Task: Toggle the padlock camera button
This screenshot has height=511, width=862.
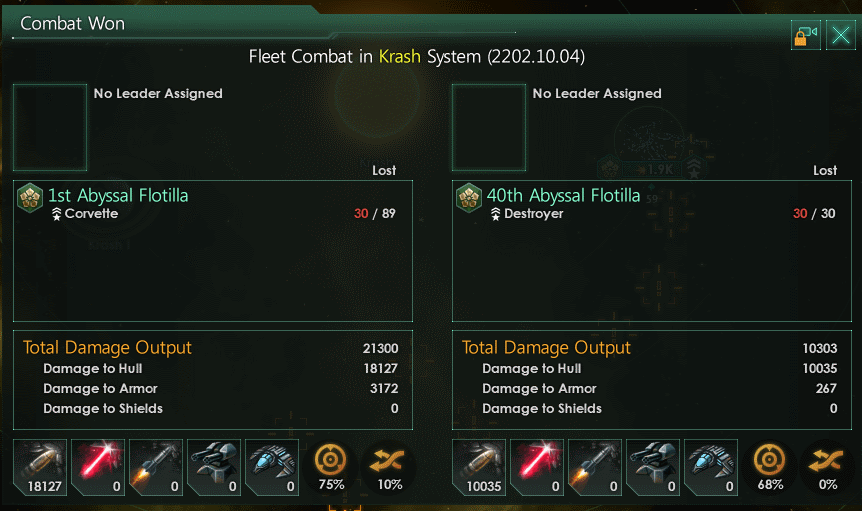Action: click(x=805, y=37)
